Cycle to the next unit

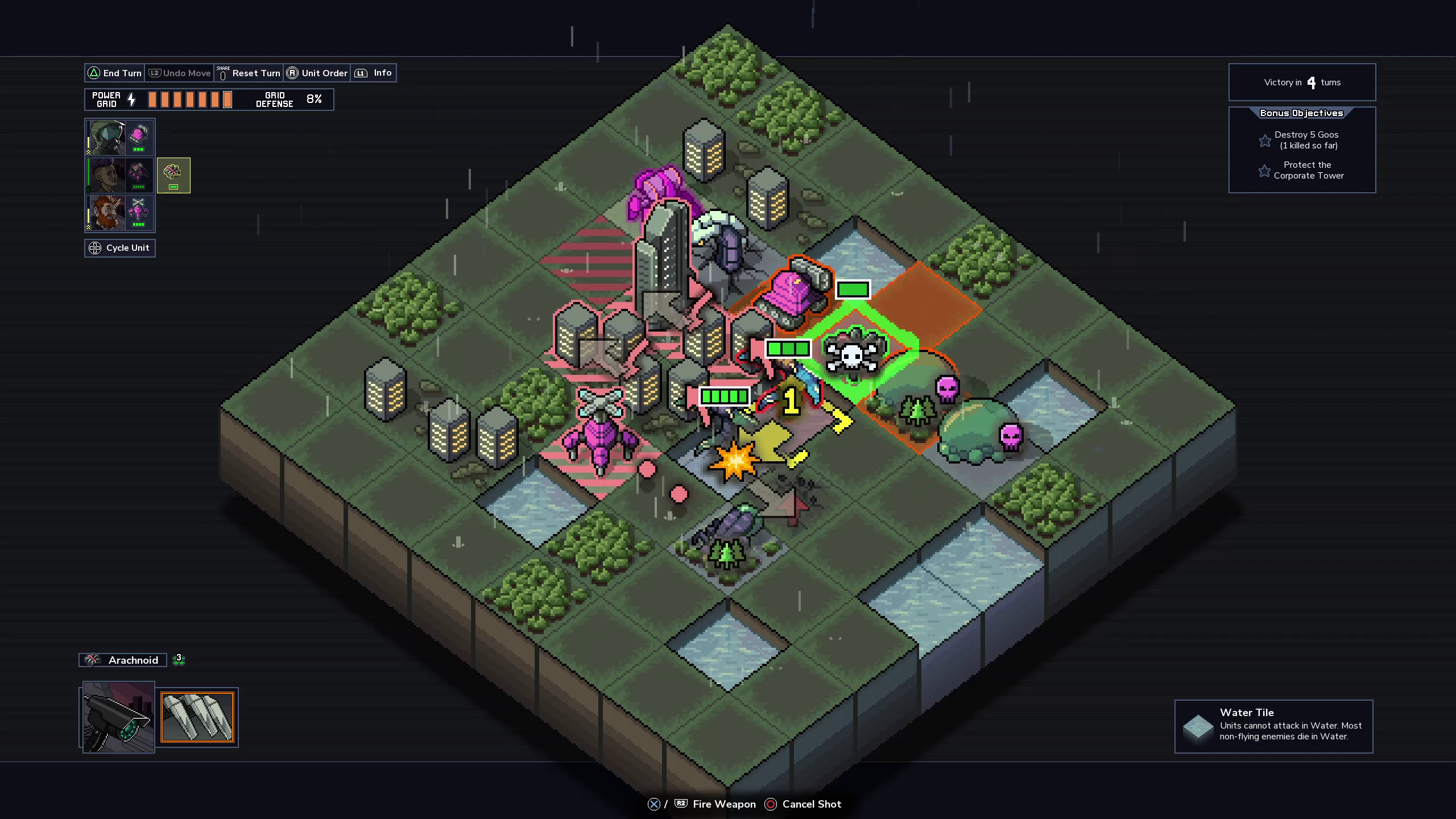point(120,248)
